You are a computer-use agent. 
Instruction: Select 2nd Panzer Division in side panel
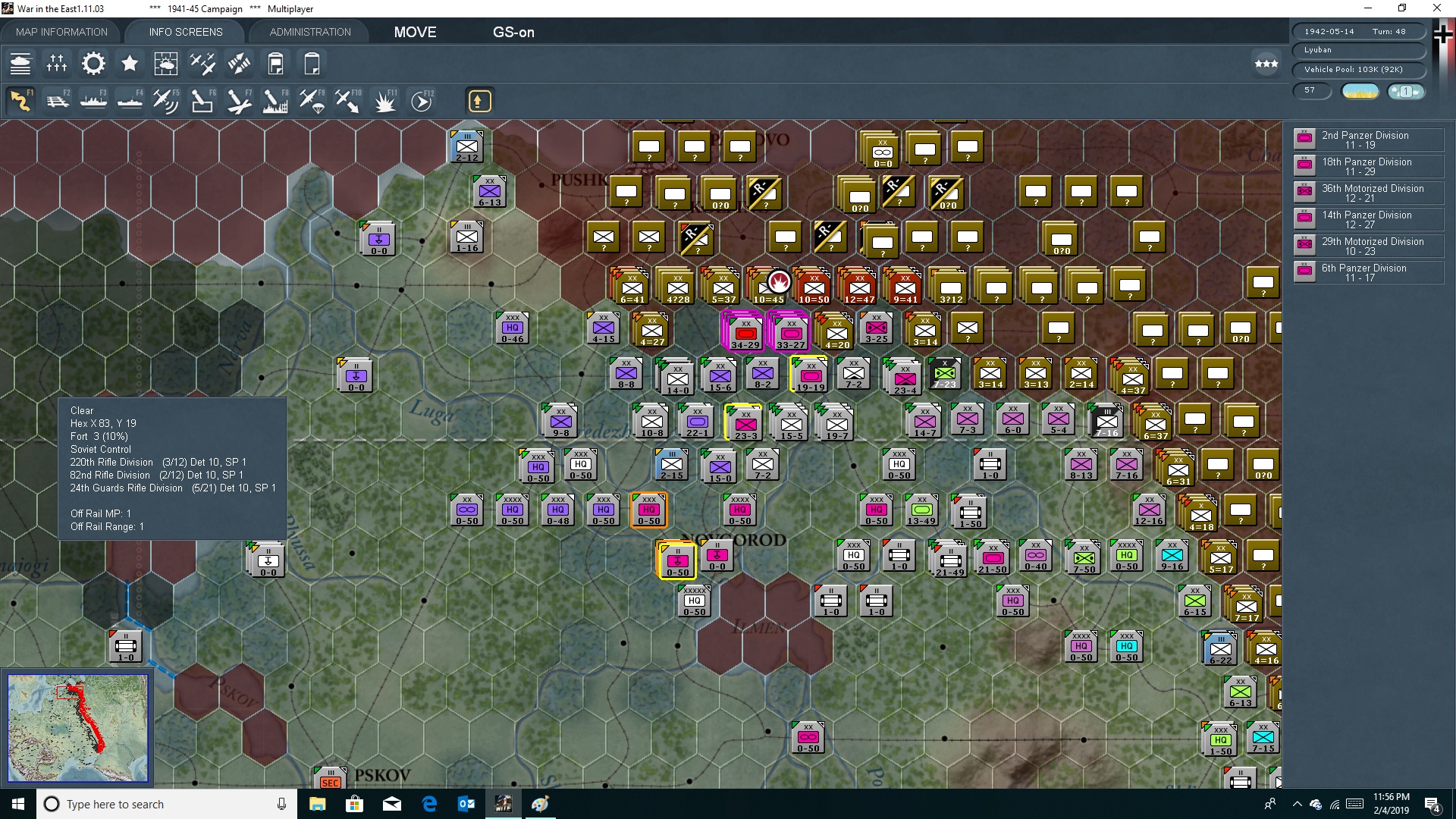1367,140
